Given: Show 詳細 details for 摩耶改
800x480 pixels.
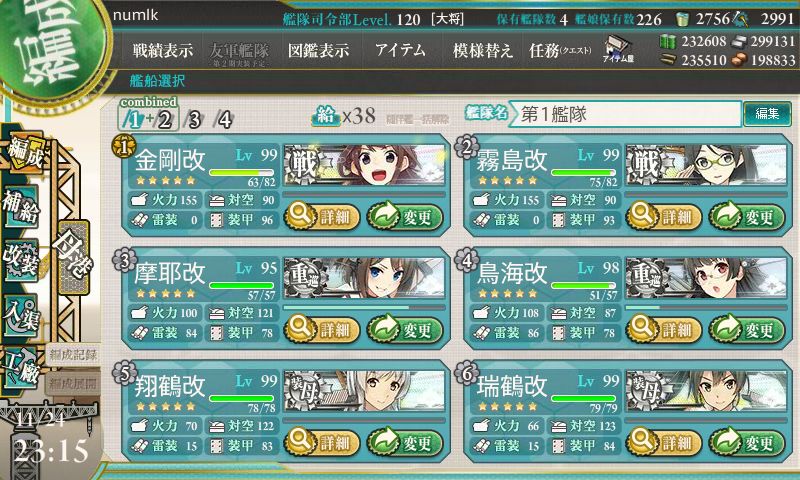Looking at the screenshot, I should coord(319,329).
